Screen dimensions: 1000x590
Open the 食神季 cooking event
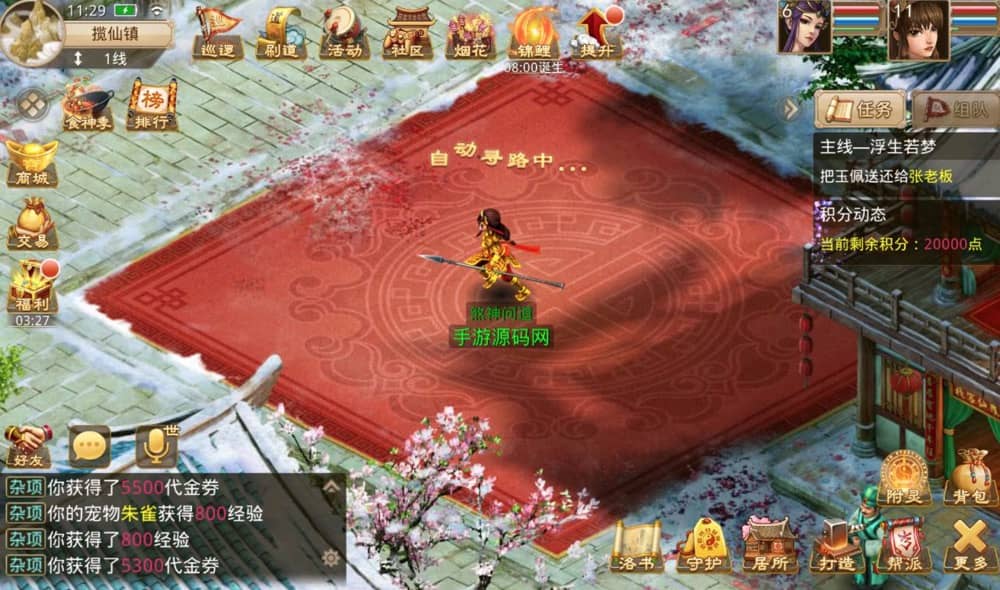(x=87, y=106)
